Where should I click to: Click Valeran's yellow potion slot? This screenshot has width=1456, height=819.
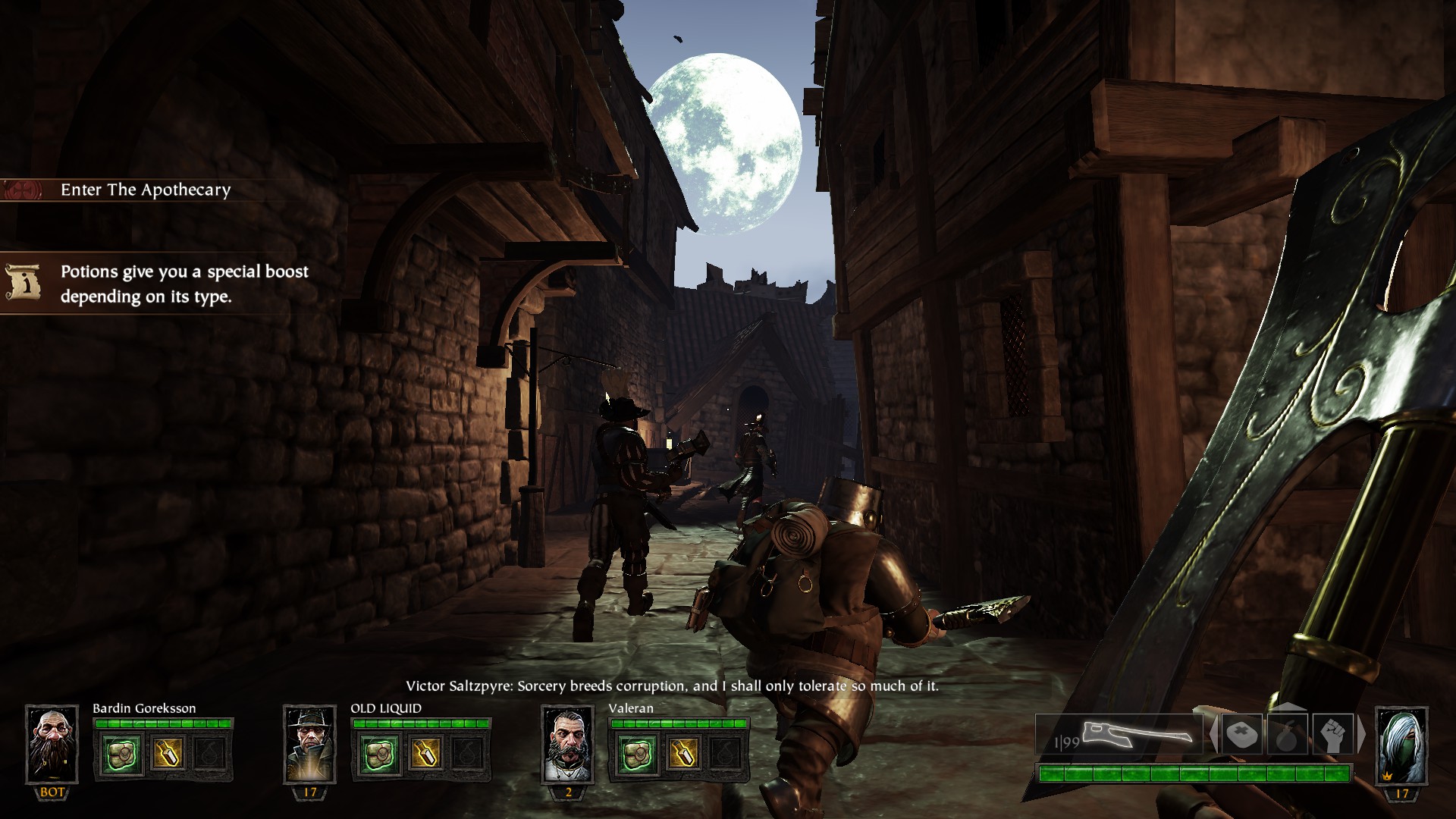click(x=682, y=753)
